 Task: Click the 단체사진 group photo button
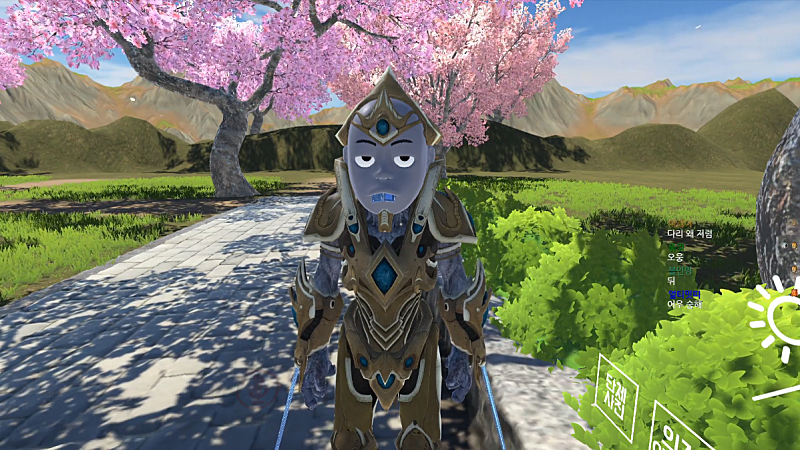[615, 397]
